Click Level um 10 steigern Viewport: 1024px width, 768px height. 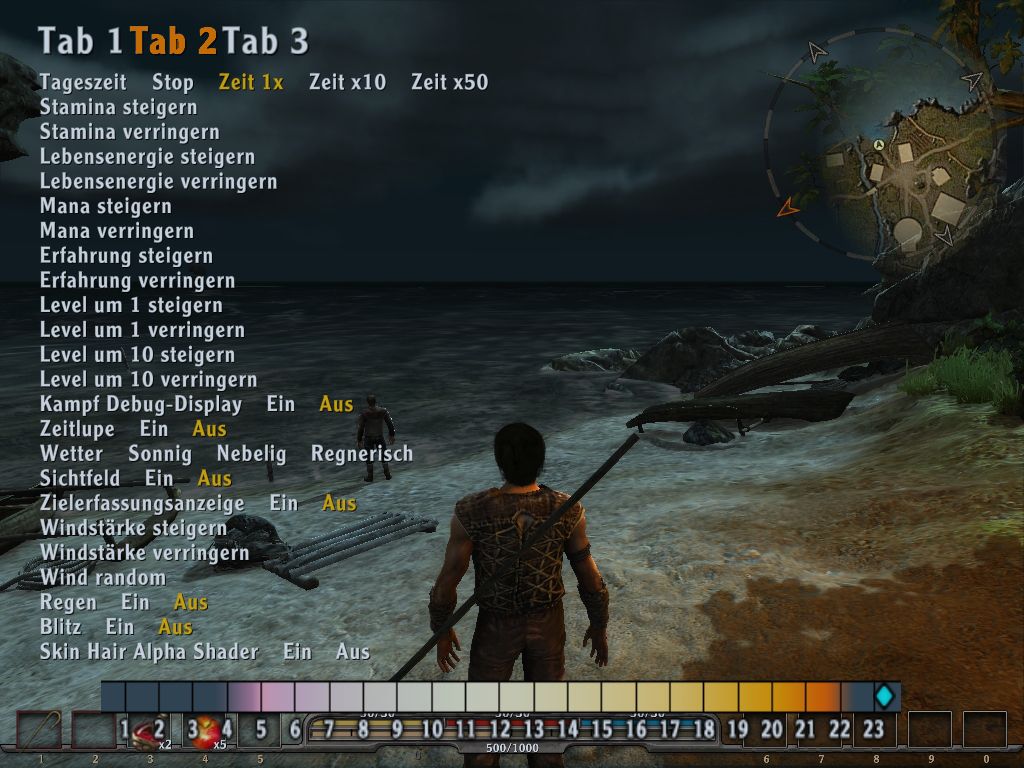pyautogui.click(x=137, y=355)
